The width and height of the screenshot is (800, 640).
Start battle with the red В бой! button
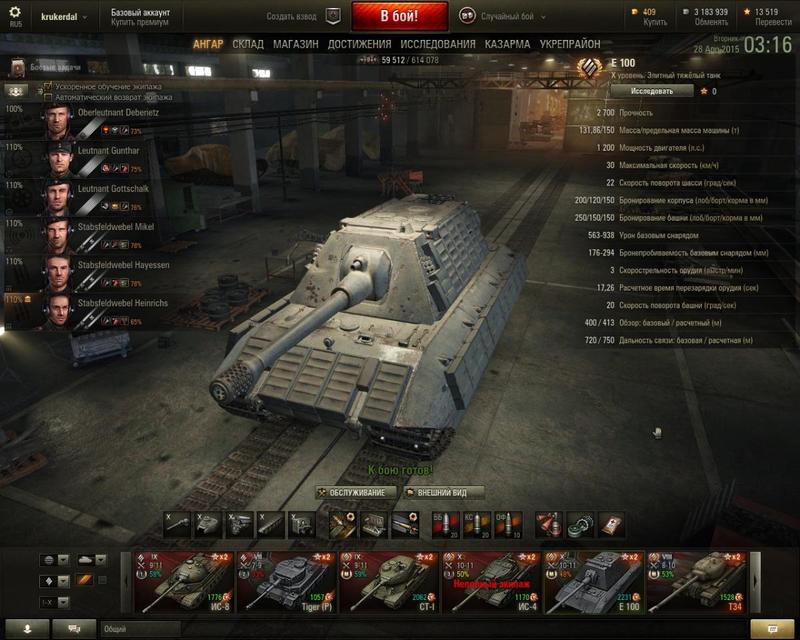[399, 17]
